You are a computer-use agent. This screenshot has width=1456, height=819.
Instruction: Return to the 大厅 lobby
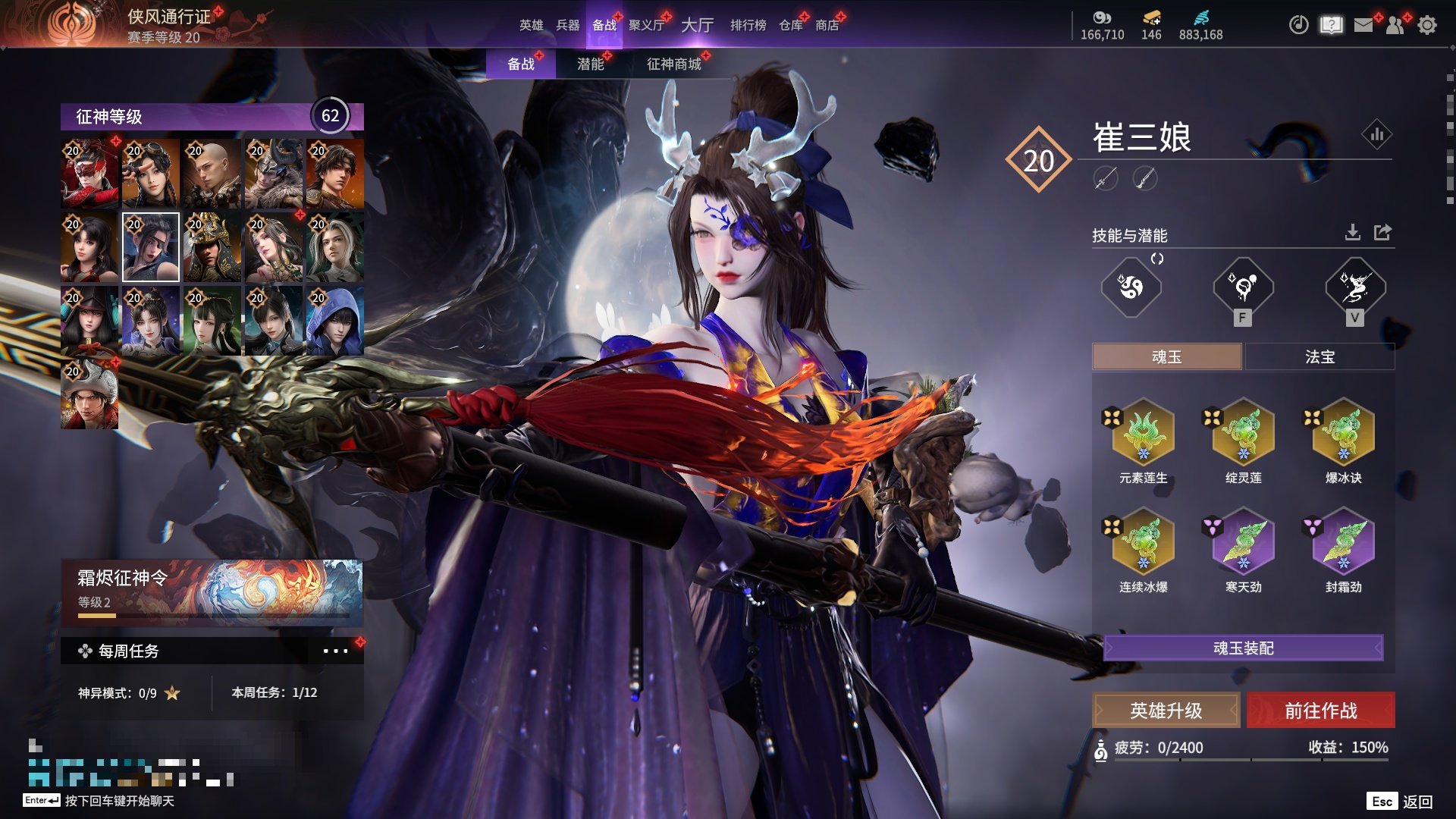[x=697, y=25]
